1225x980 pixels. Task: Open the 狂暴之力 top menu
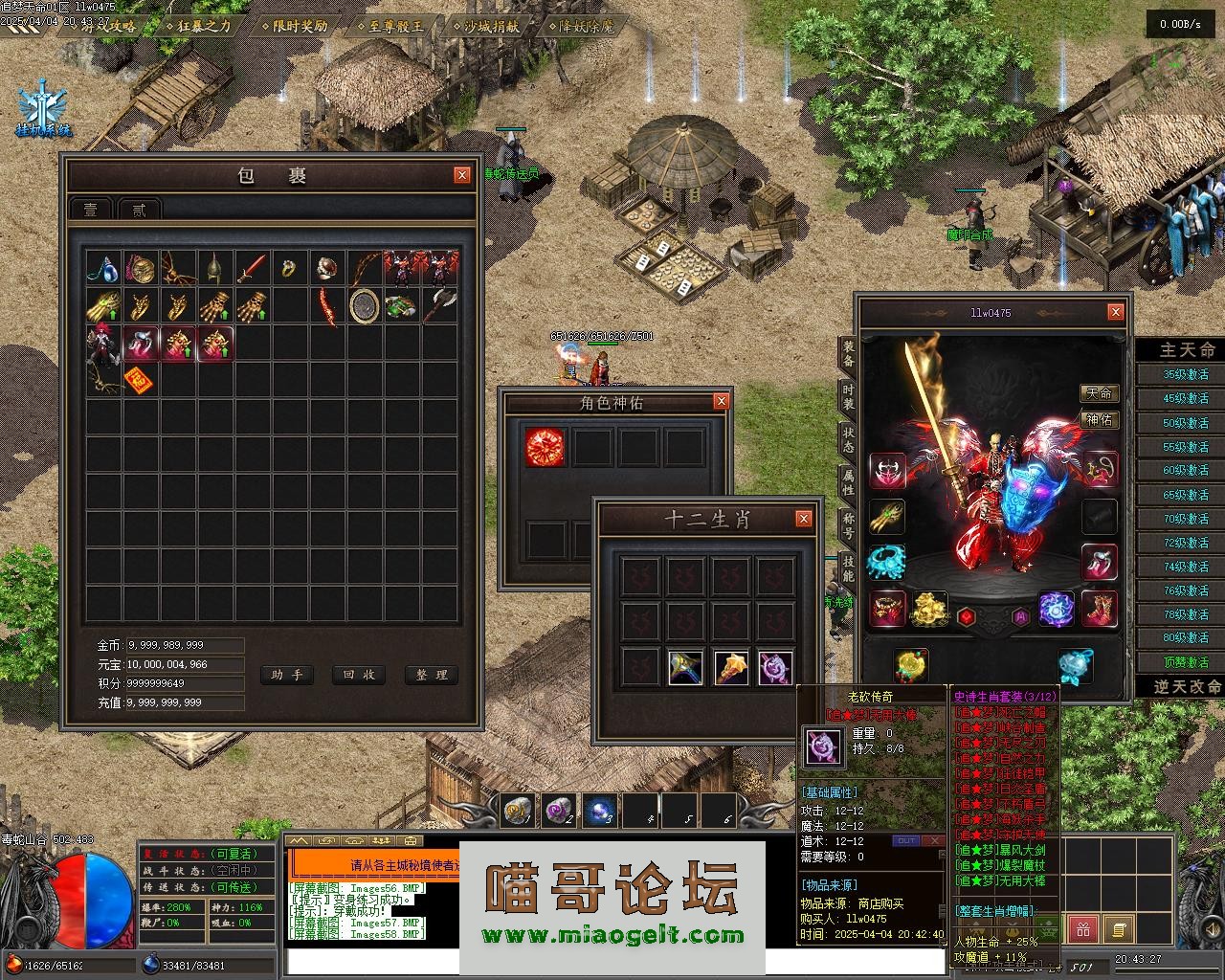(199, 26)
